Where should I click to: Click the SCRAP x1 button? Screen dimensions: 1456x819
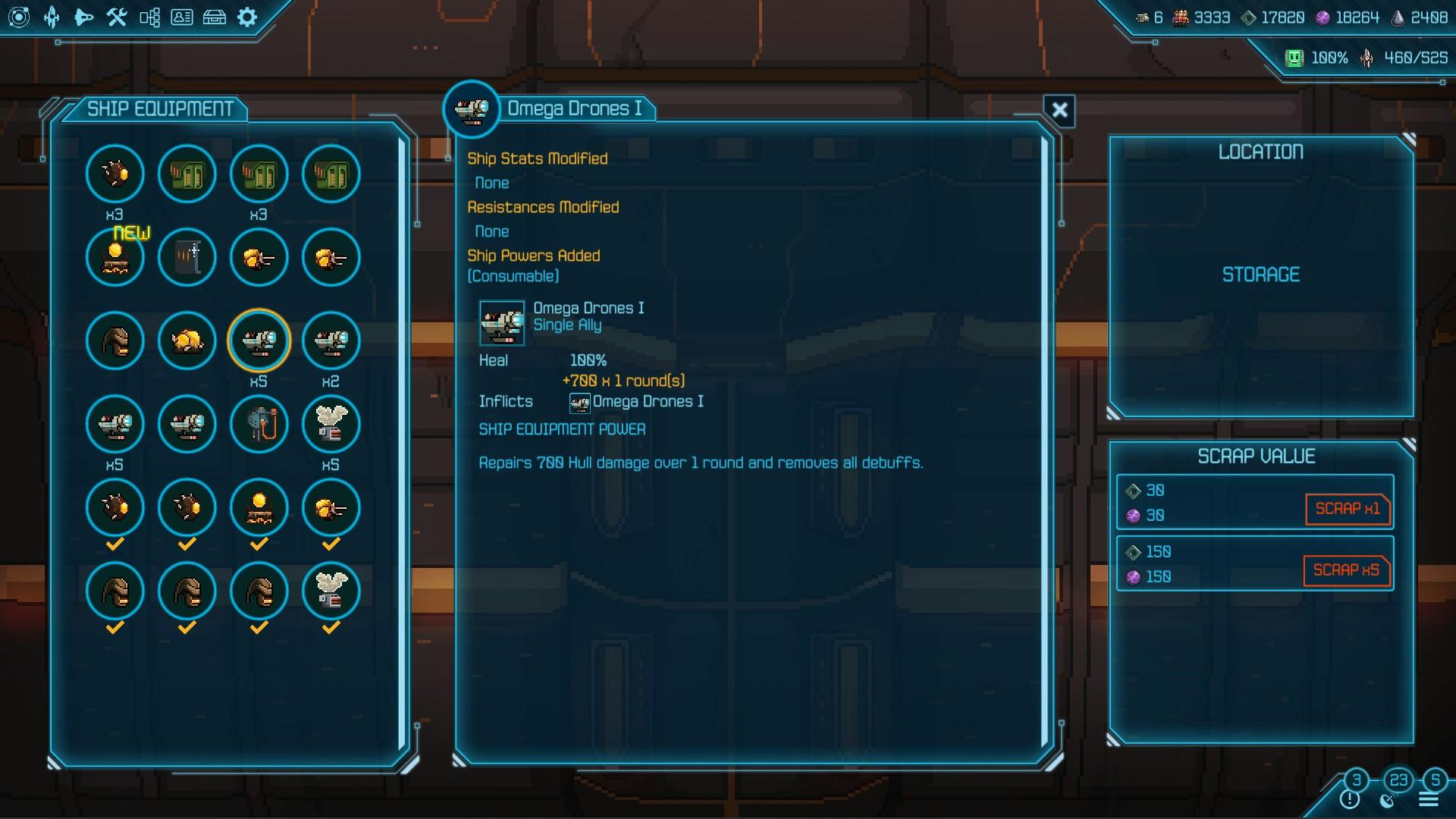1347,510
